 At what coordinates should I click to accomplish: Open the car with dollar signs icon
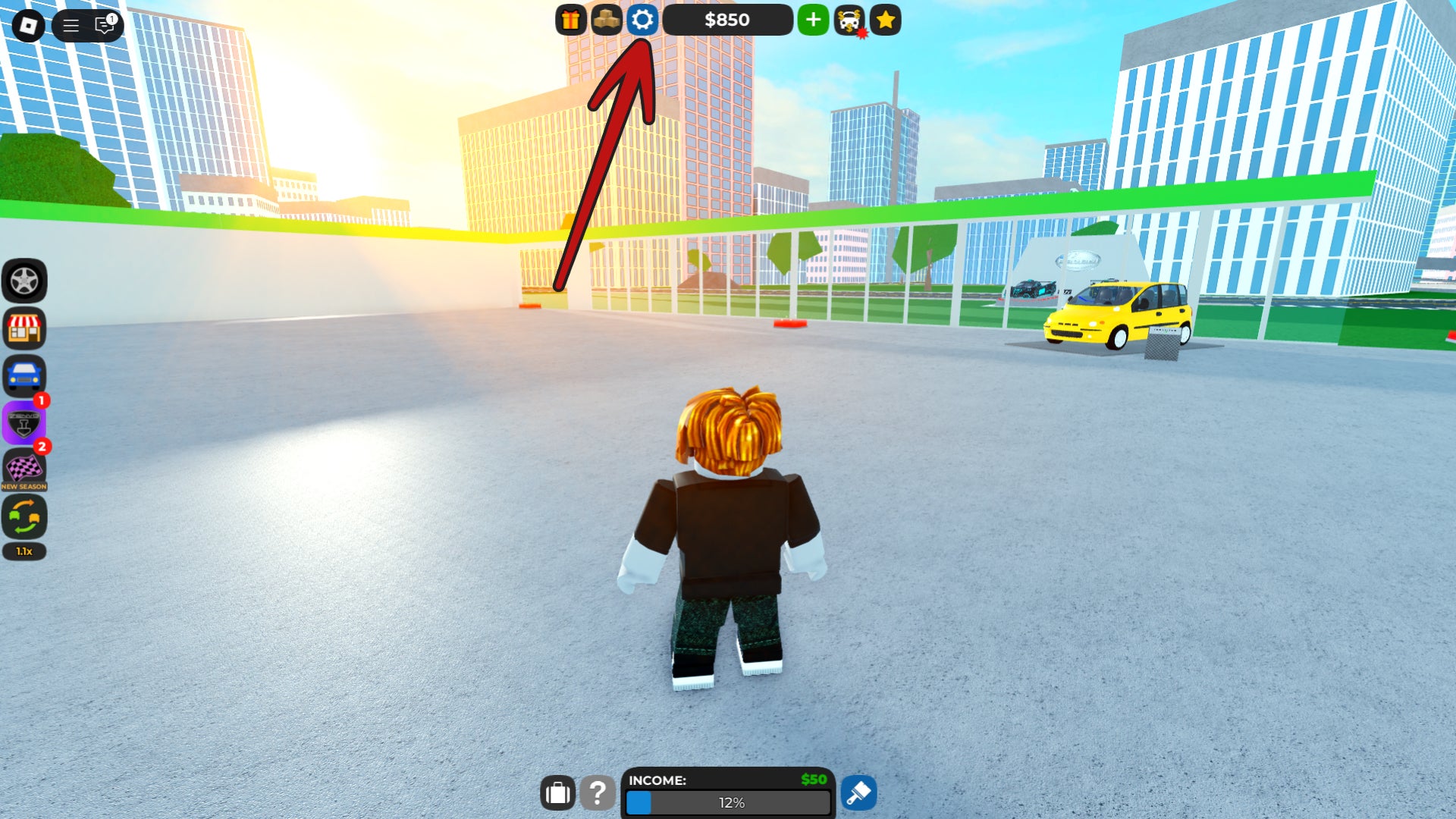[849, 20]
